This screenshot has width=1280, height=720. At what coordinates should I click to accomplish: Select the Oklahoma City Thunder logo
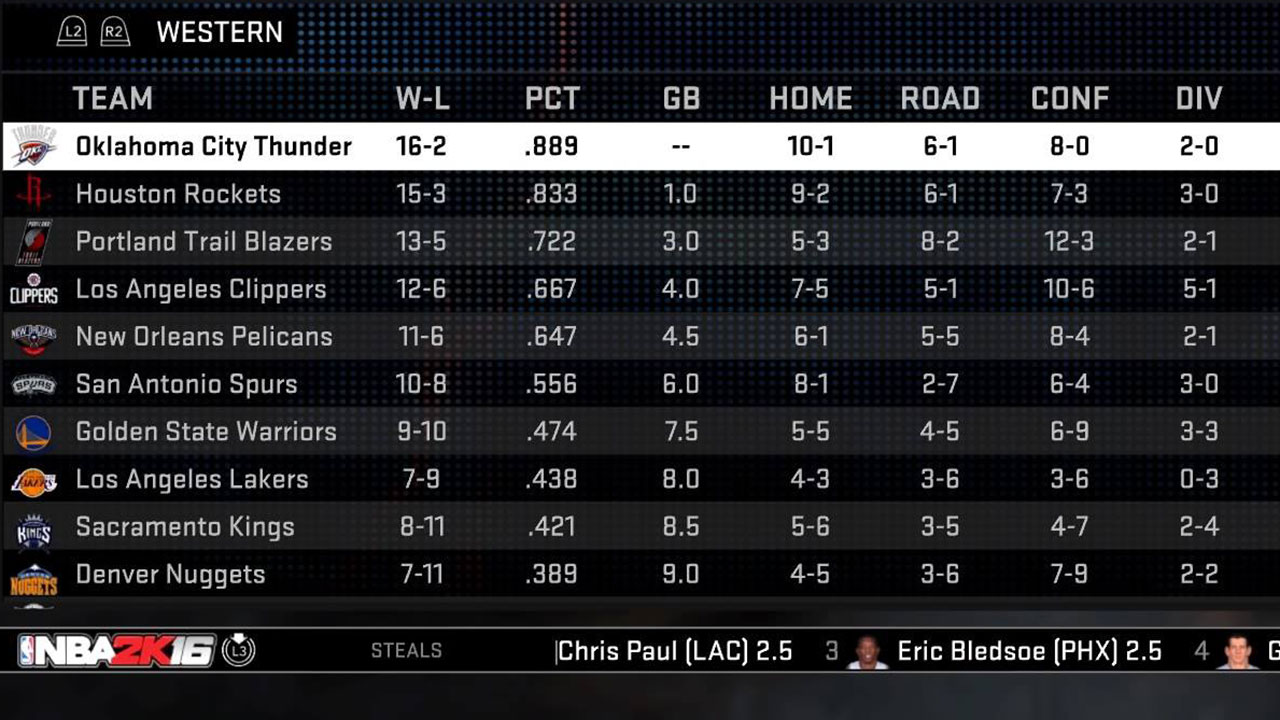(x=34, y=146)
